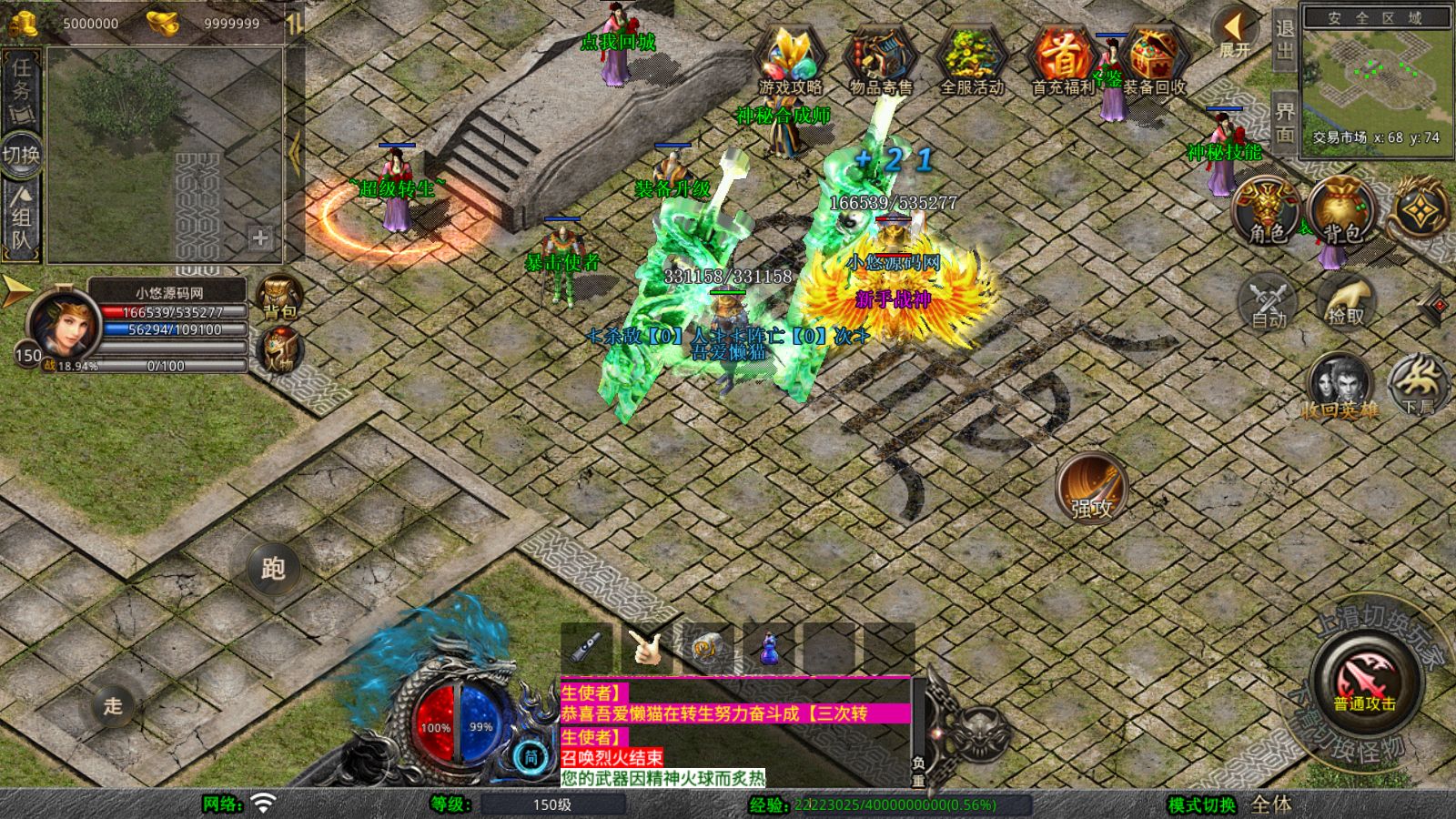
Task: Use the blue potion hotbar slot
Action: 770,647
